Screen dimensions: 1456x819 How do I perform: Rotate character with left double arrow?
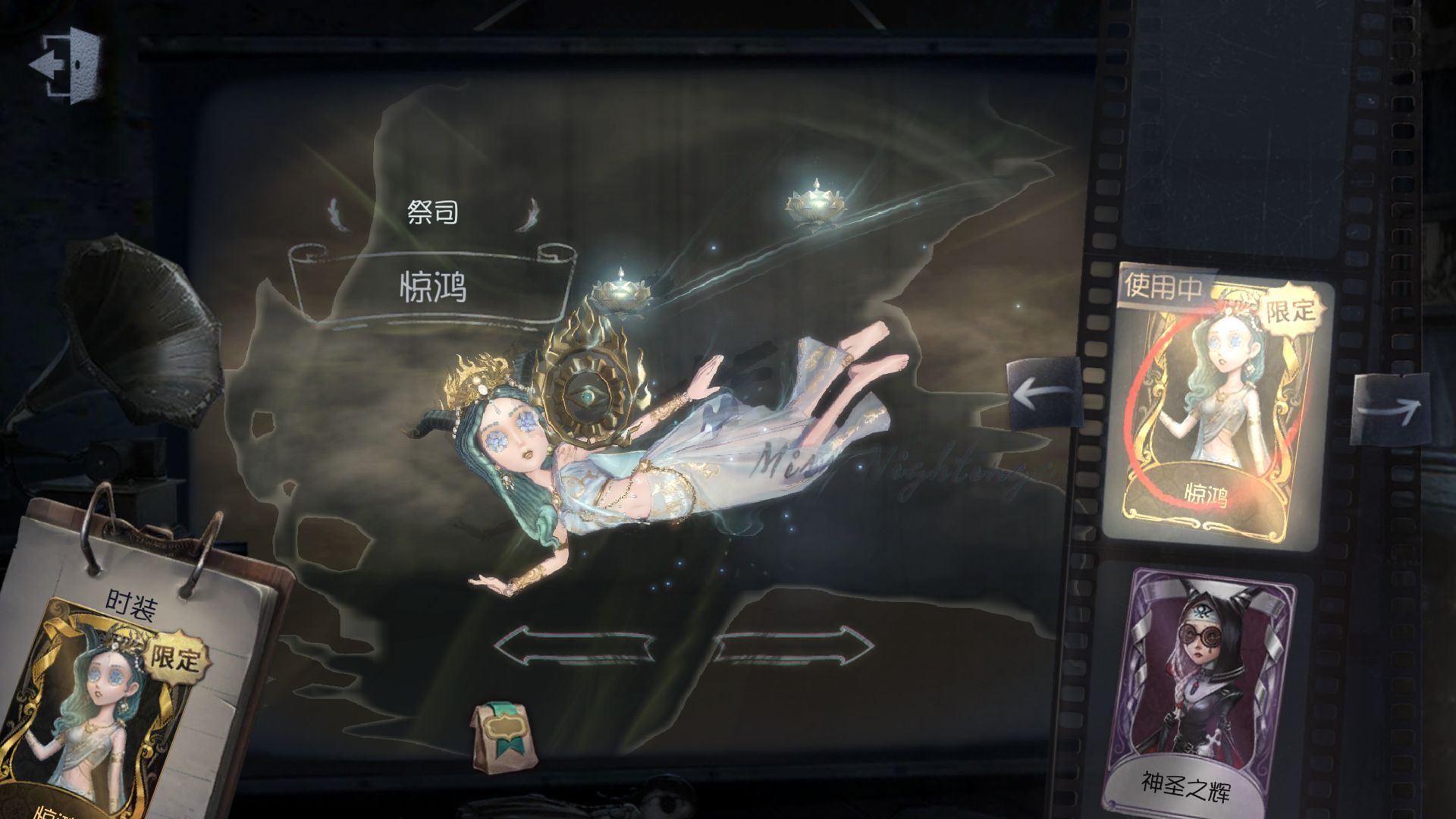[574, 646]
